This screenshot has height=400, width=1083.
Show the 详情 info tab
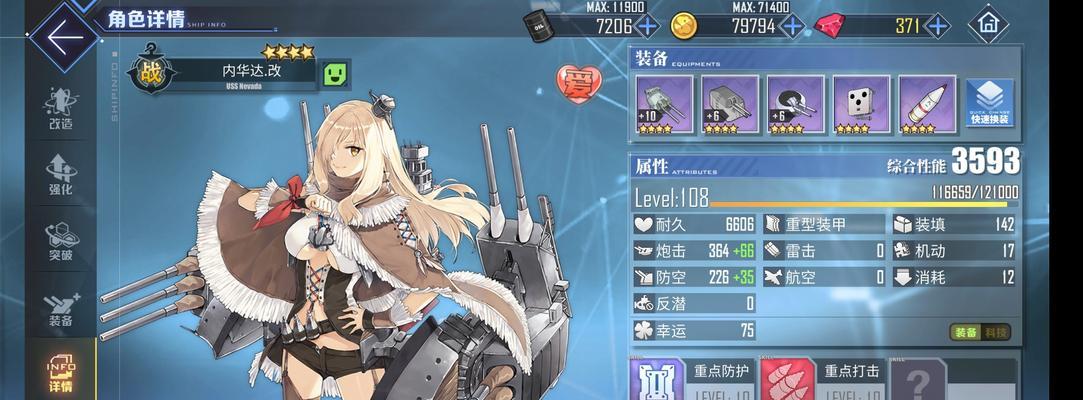click(x=60, y=371)
